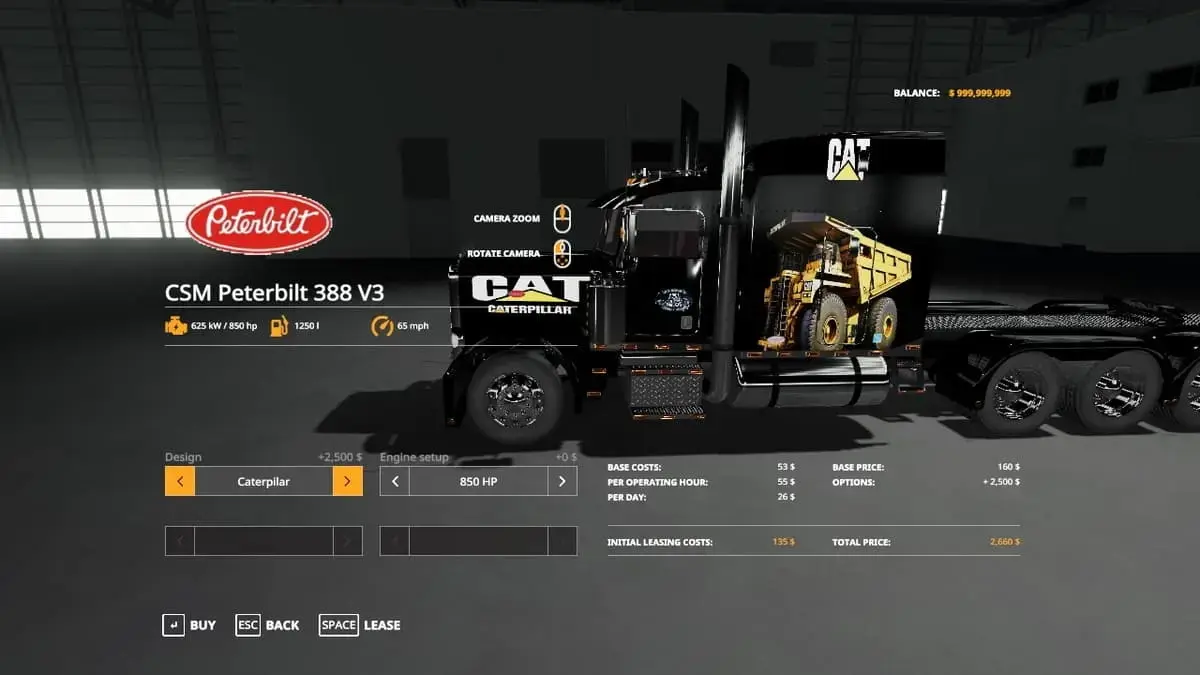Buy the CSM Peterbilt 388 truck
The height and width of the screenshot is (675, 1200).
click(x=189, y=625)
